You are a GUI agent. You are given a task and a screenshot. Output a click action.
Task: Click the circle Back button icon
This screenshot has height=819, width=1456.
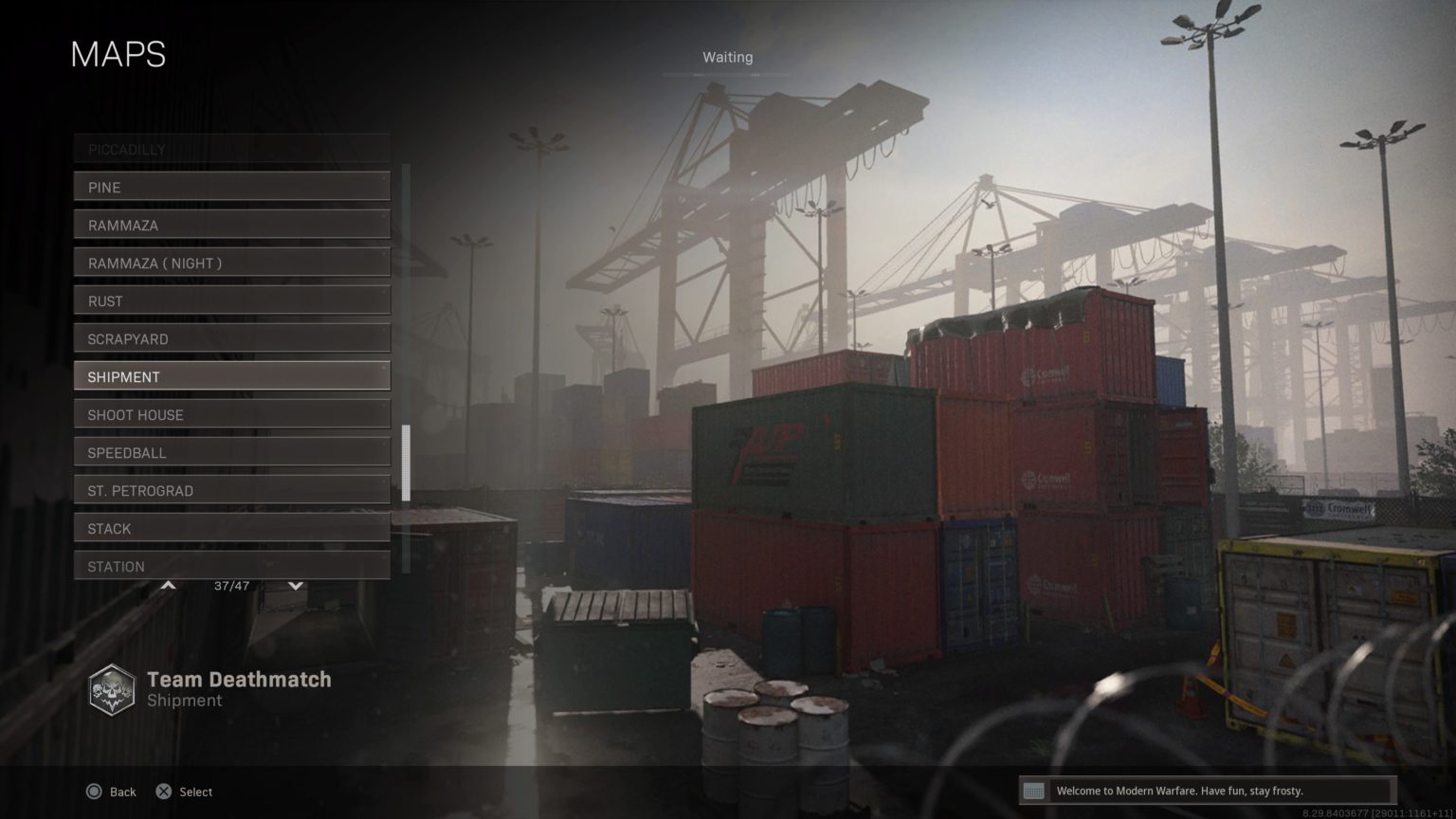(x=94, y=792)
